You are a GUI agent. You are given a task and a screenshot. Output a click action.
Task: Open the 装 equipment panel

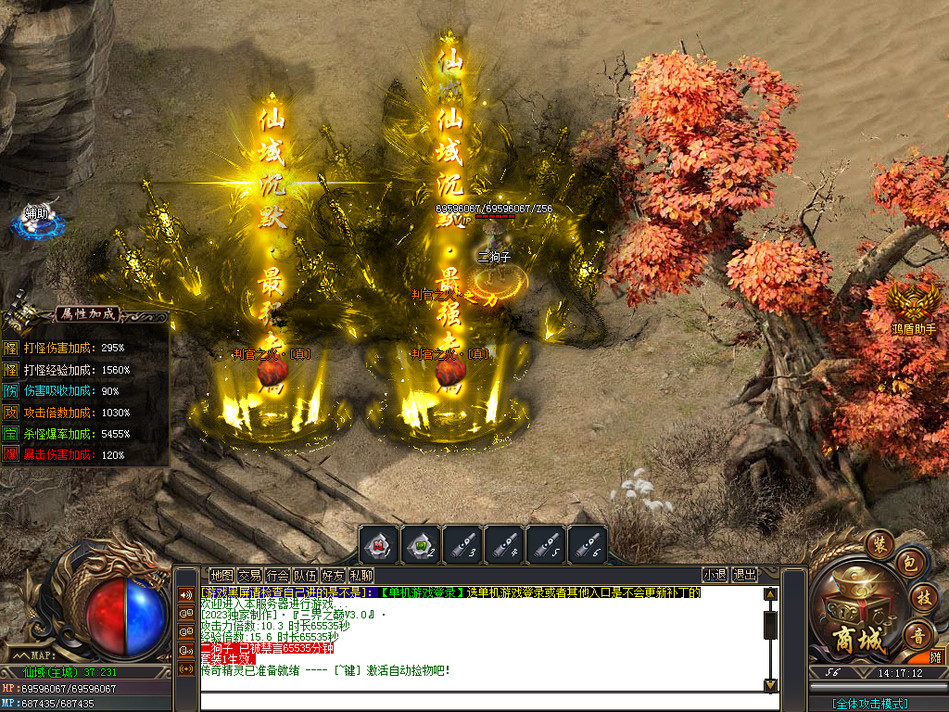(x=878, y=544)
